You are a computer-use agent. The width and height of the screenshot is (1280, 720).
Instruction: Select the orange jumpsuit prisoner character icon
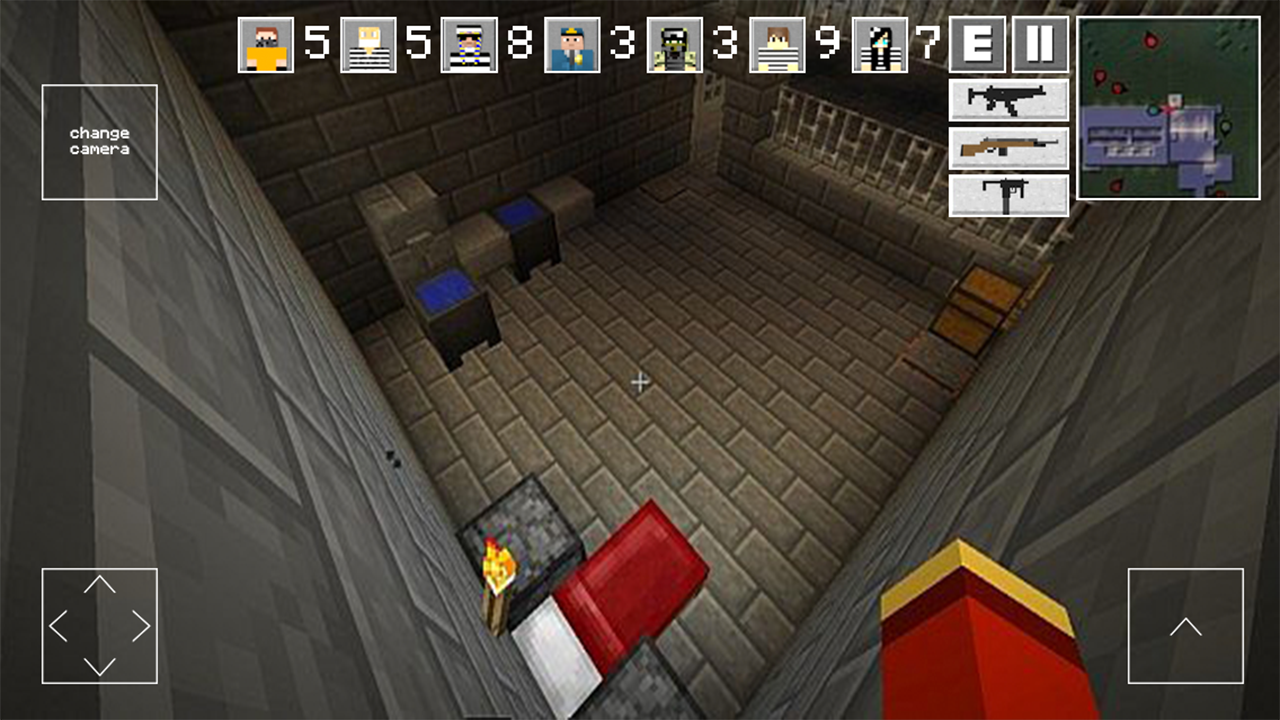(263, 45)
